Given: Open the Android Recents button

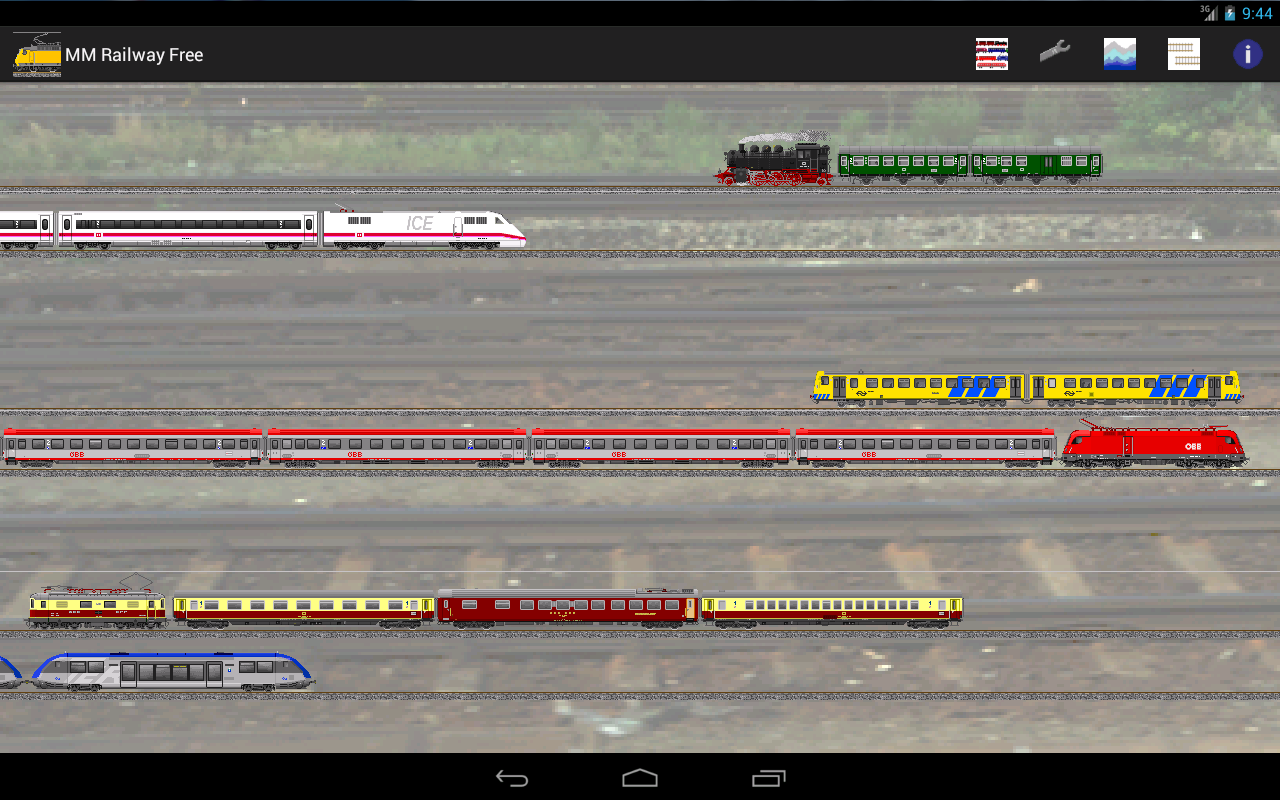Looking at the screenshot, I should (768, 777).
